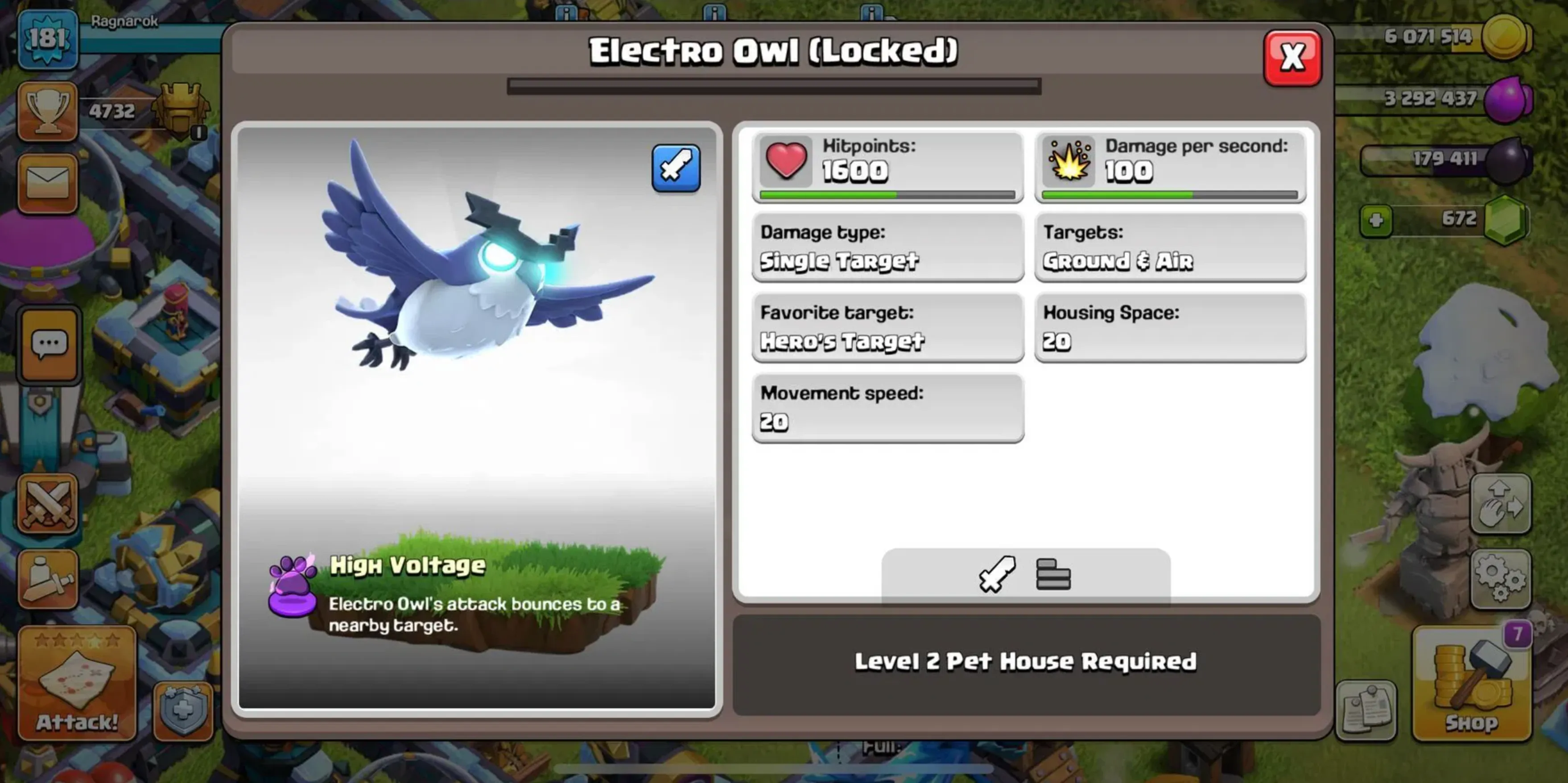The image size is (1568, 783).
Task: Open the chat bubble panel
Action: 49,344
